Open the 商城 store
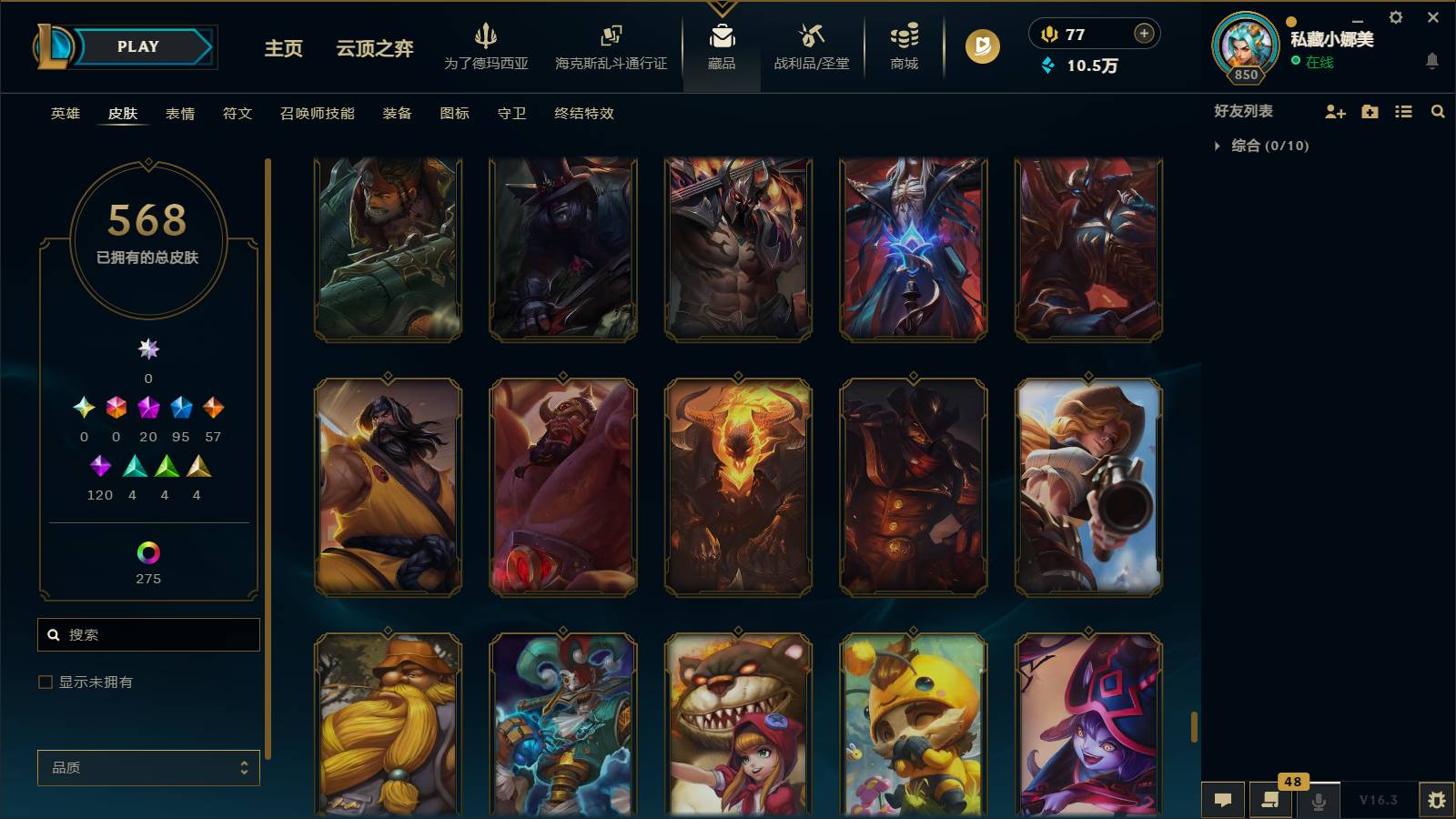Viewport: 1456px width, 819px height. [x=902, y=47]
